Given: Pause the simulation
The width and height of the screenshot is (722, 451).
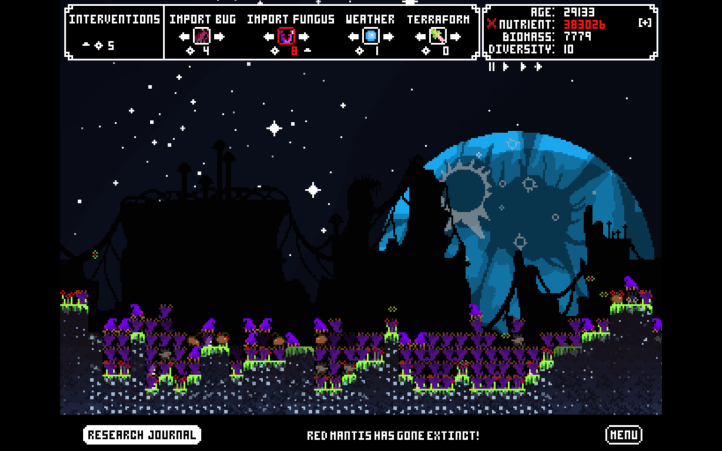Looking at the screenshot, I should (492, 67).
